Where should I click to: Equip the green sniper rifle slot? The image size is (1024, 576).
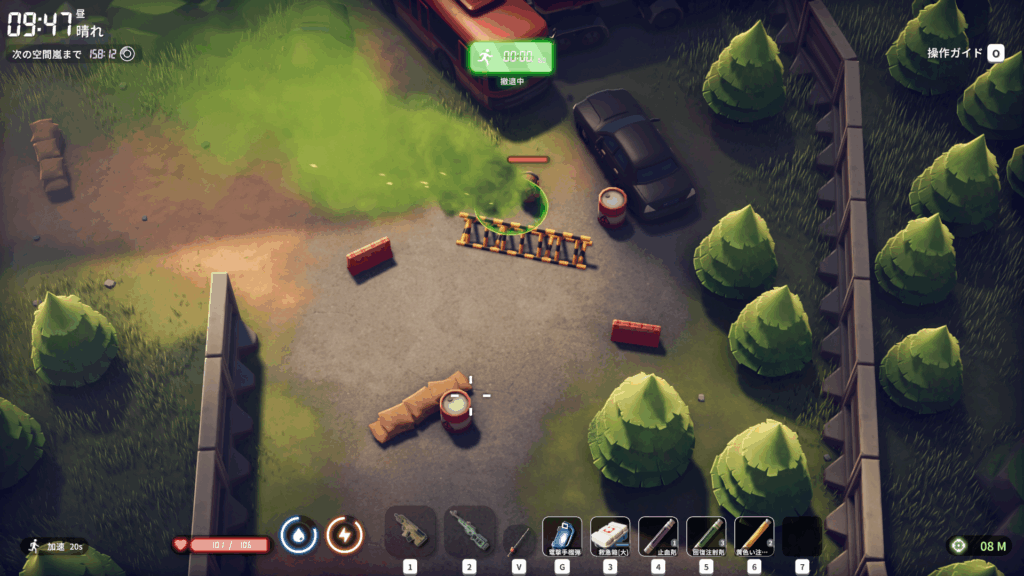click(x=469, y=532)
